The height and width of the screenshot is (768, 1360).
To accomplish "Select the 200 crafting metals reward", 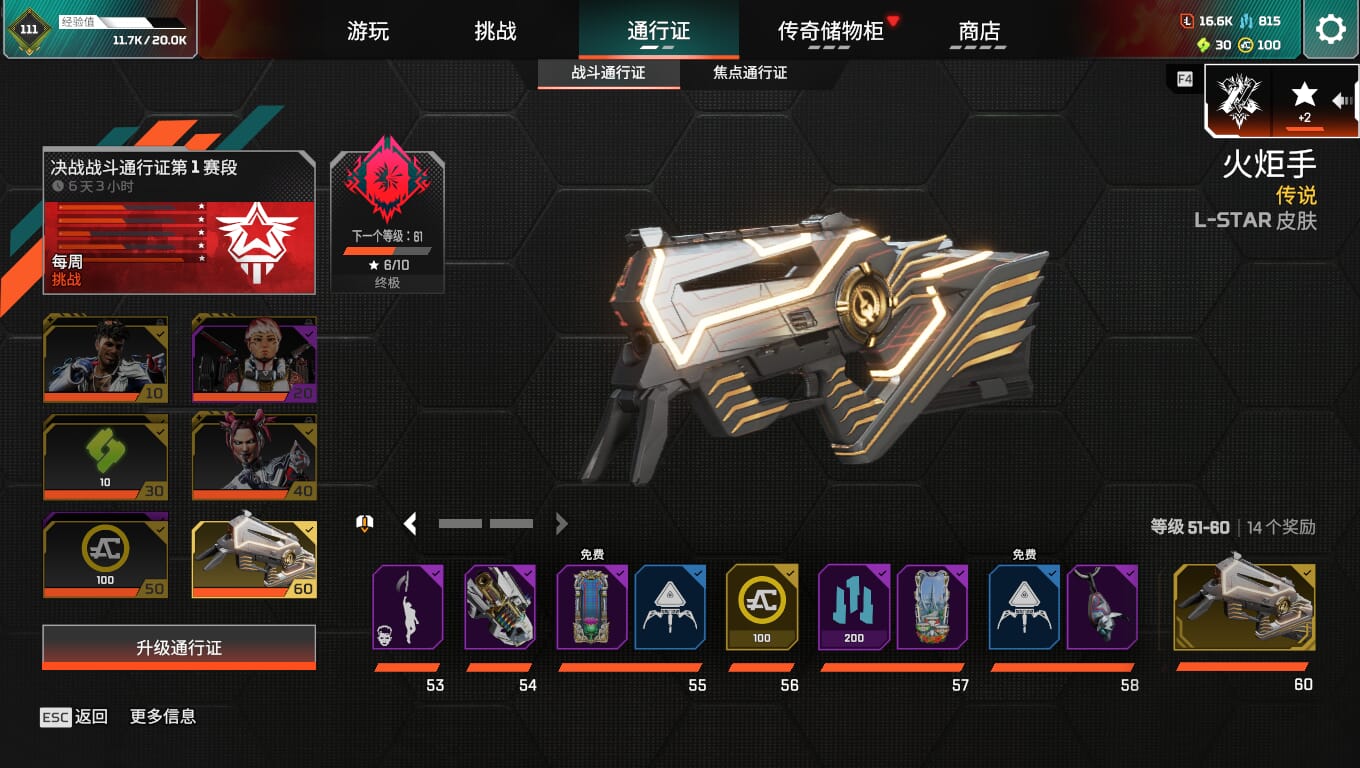I will pos(854,607).
